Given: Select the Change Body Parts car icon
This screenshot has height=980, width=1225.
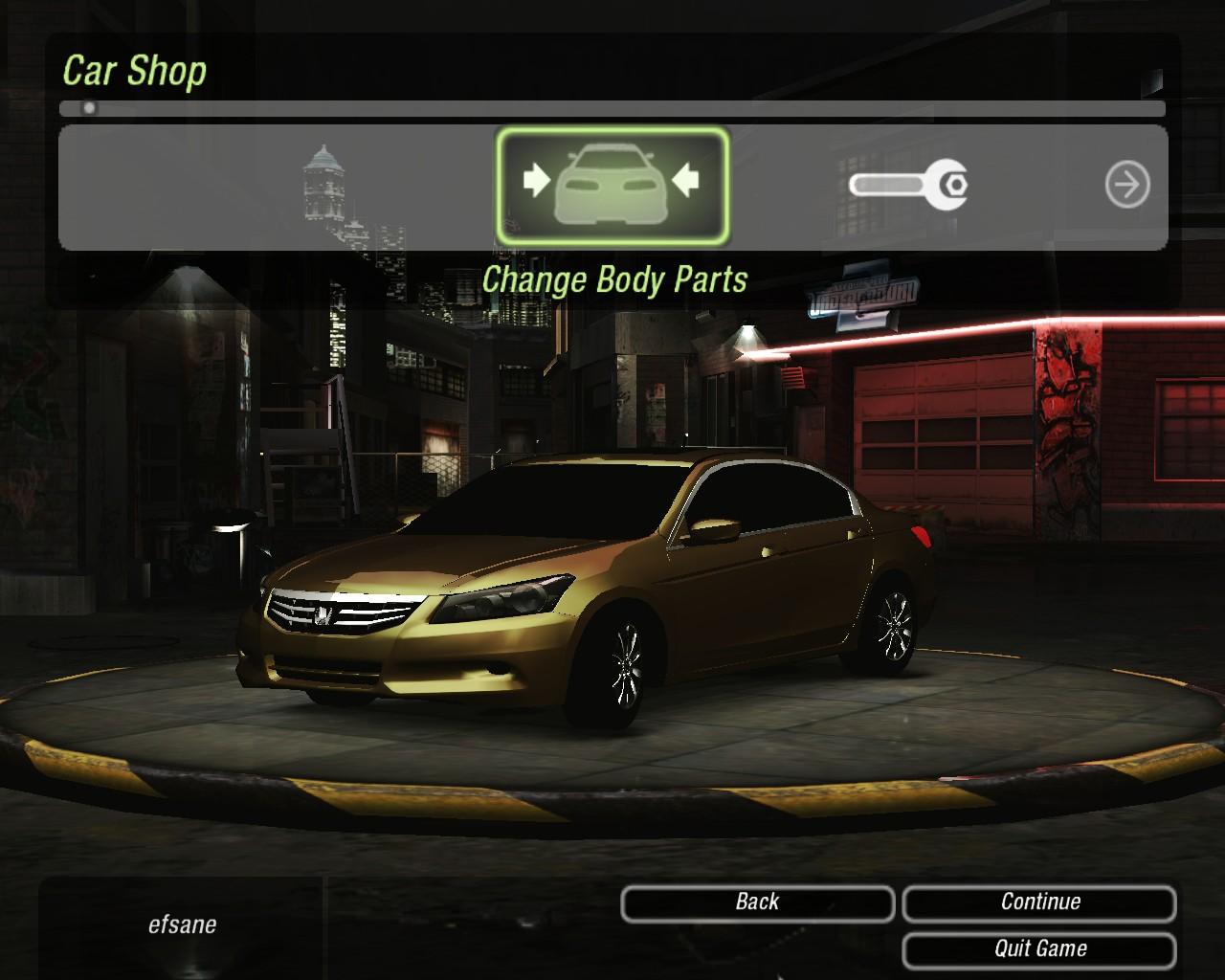Looking at the screenshot, I should 612,186.
